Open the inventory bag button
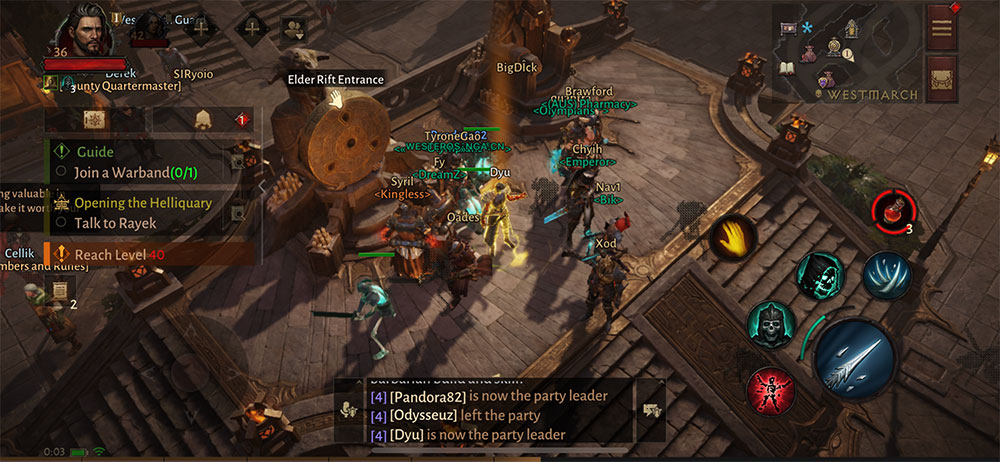The height and width of the screenshot is (462, 1000). tap(942, 75)
